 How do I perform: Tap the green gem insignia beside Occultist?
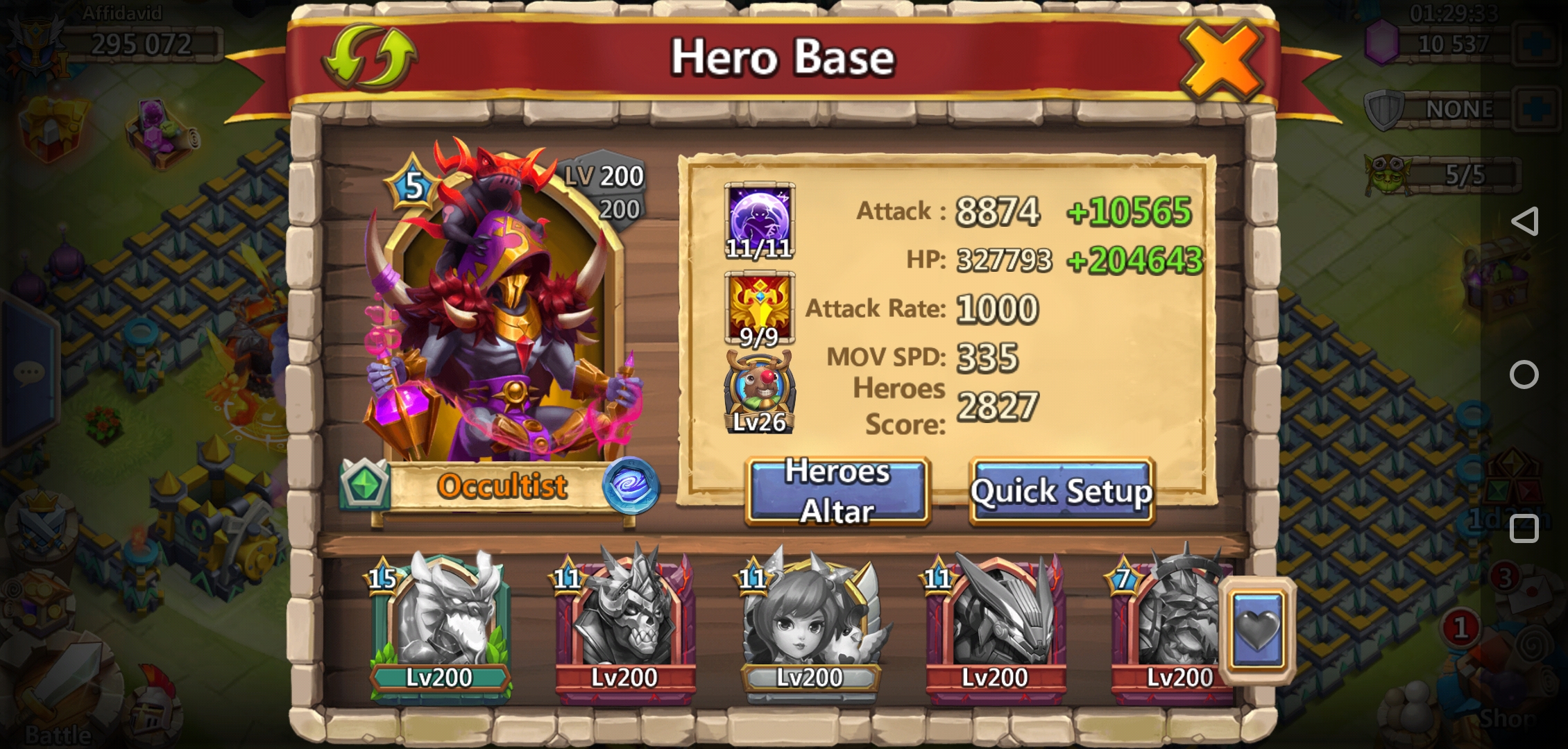click(365, 484)
